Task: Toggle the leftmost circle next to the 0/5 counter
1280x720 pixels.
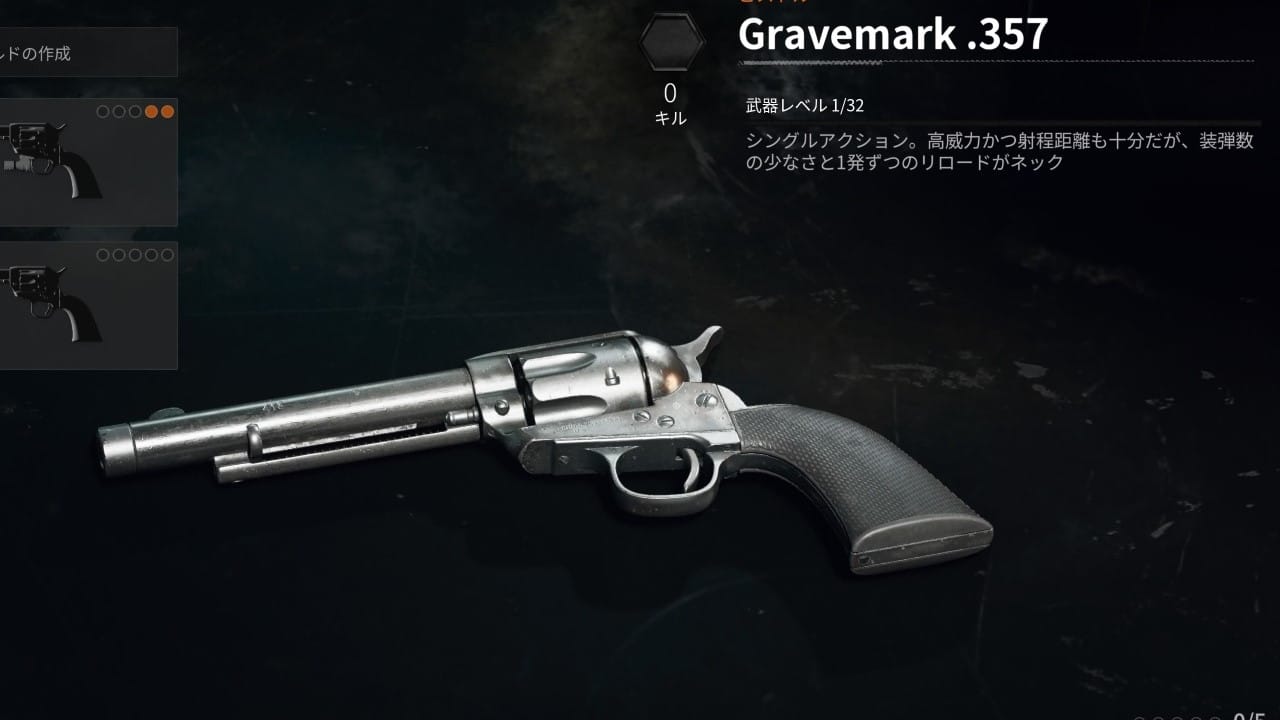Action: click(1137, 716)
